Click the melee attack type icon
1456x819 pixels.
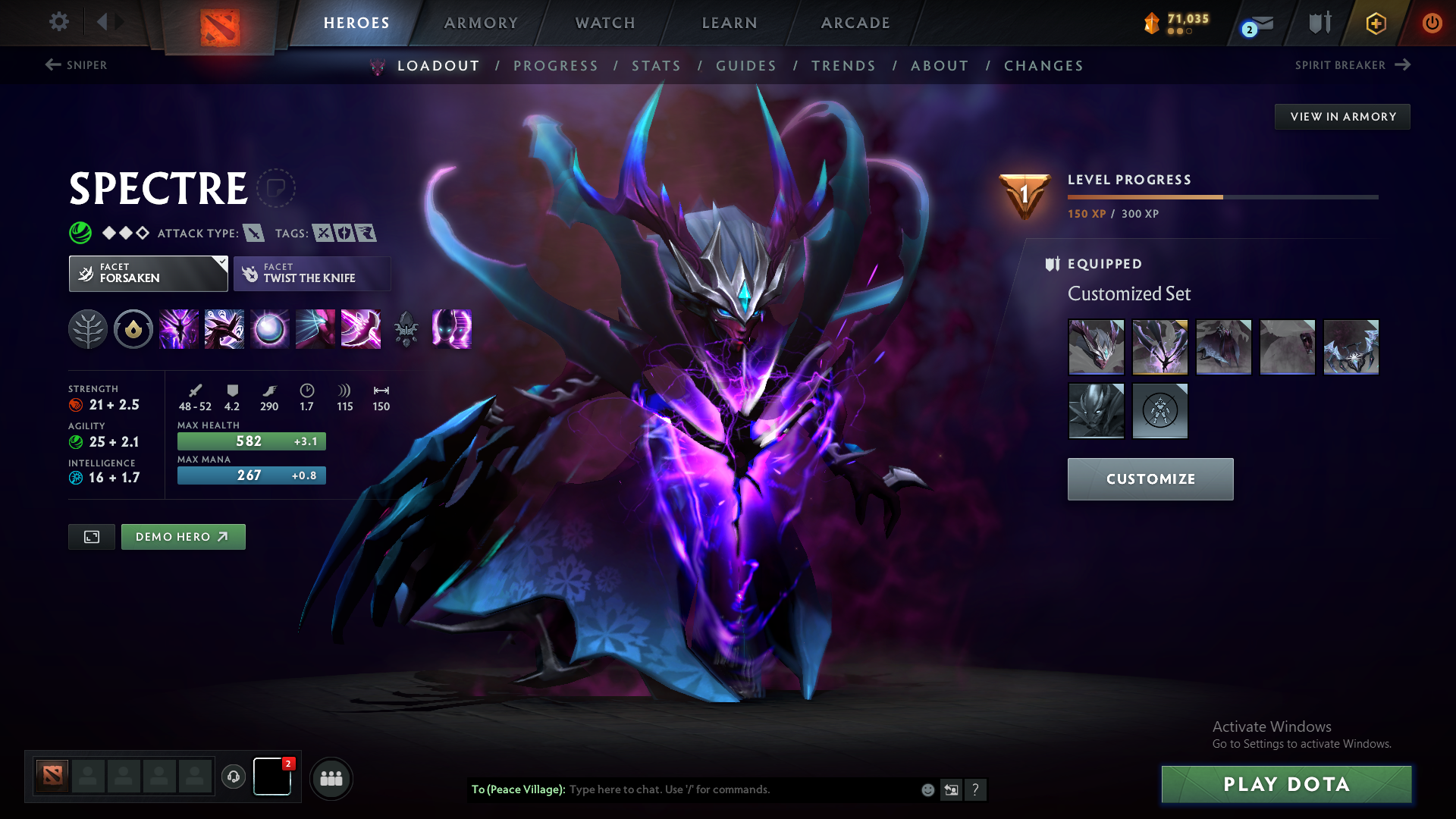pyautogui.click(x=256, y=233)
